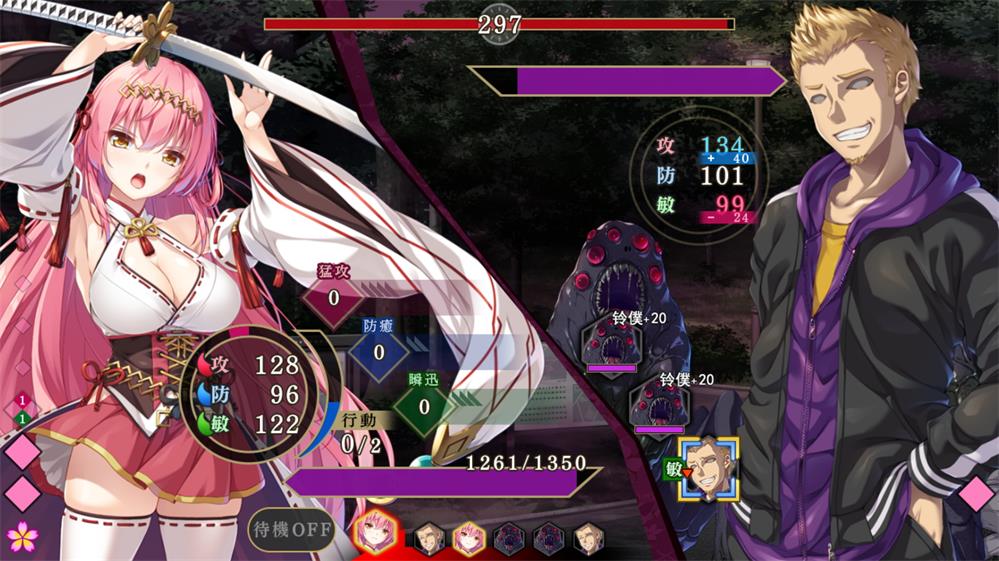
Task: Select the 猛攻 attack skill diamond
Action: pyautogui.click(x=333, y=297)
